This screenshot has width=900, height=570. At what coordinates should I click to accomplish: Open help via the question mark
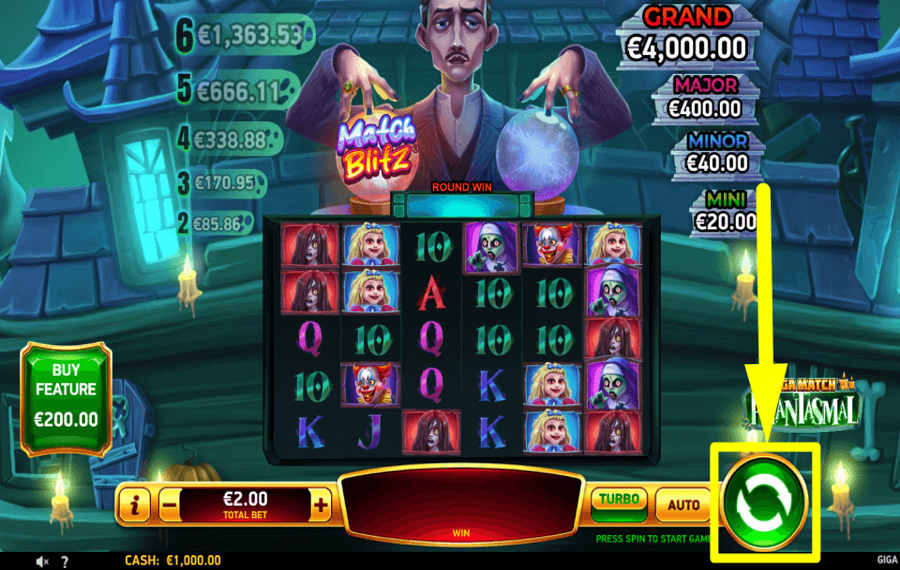(x=65, y=562)
